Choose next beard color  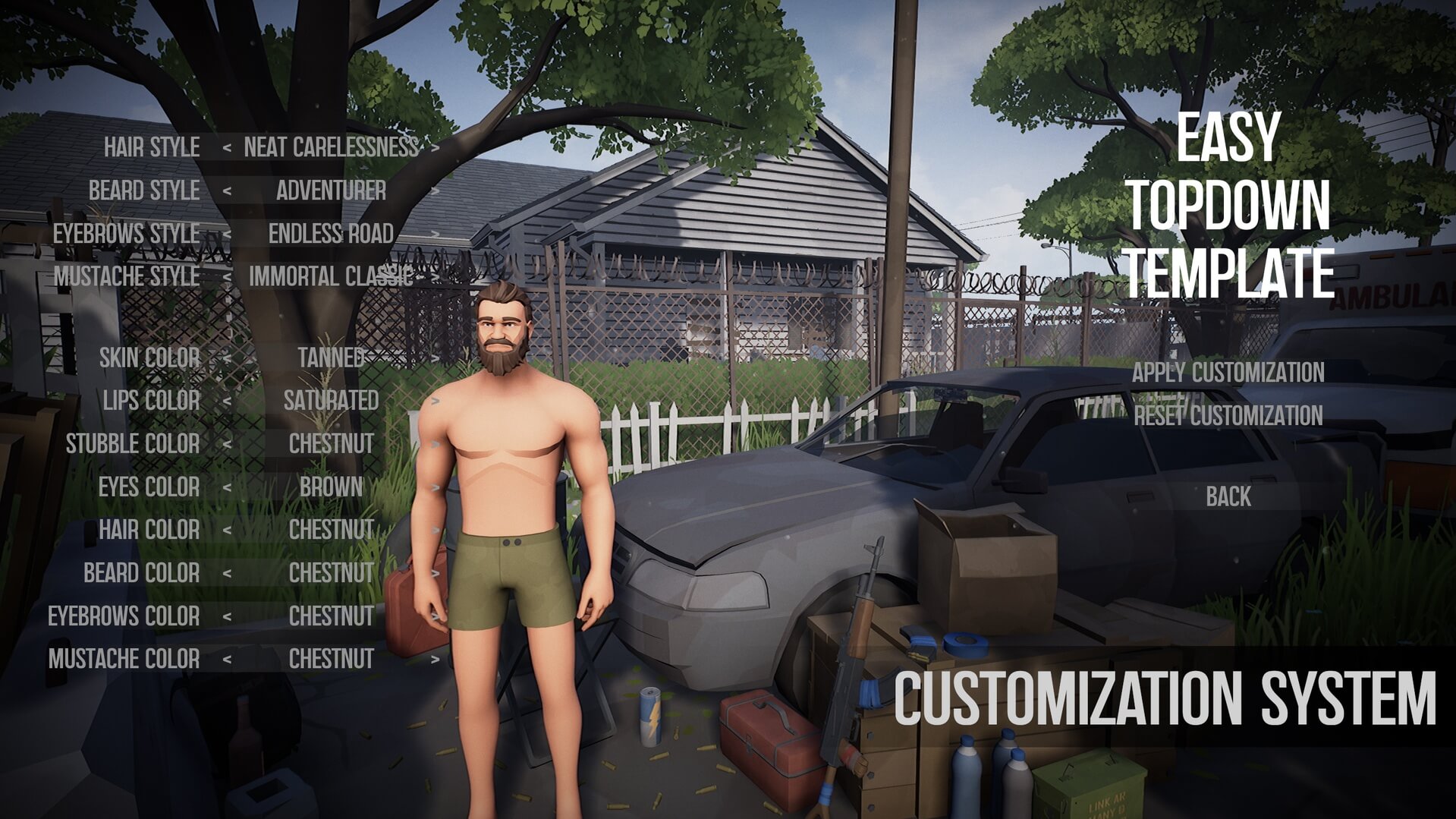435,573
